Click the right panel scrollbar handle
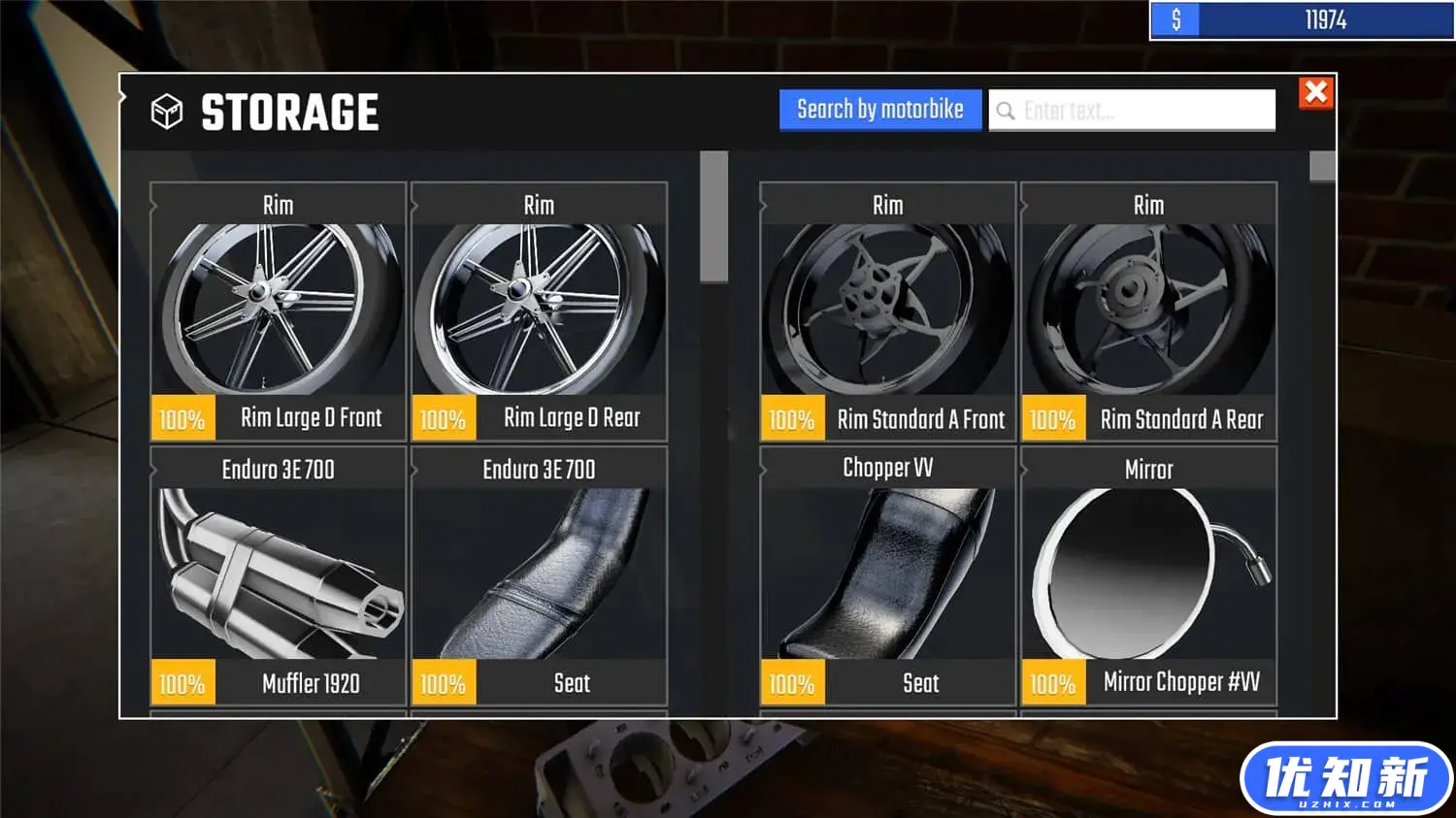 click(1322, 166)
